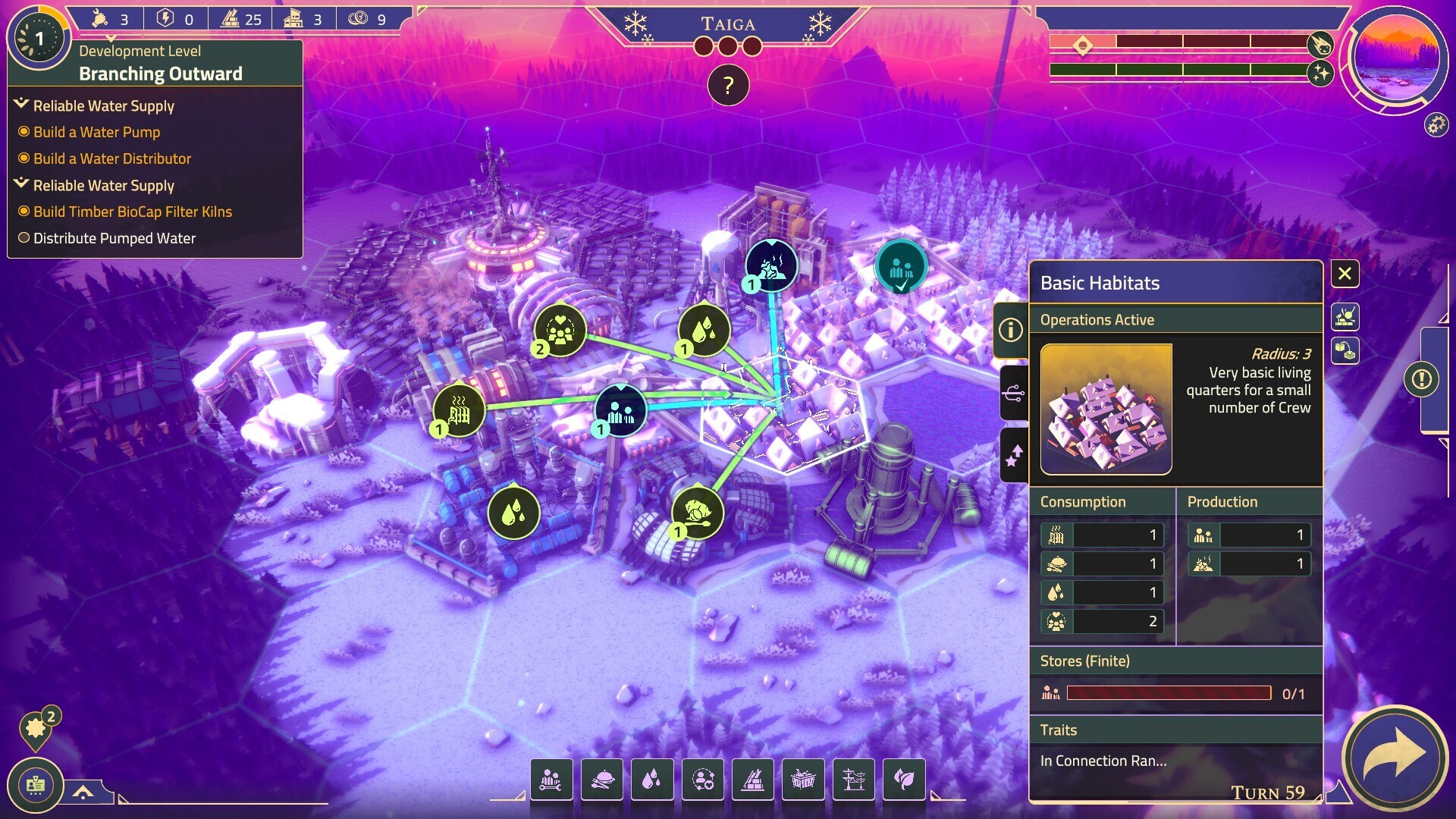Click the demolish building icon

point(1345,317)
